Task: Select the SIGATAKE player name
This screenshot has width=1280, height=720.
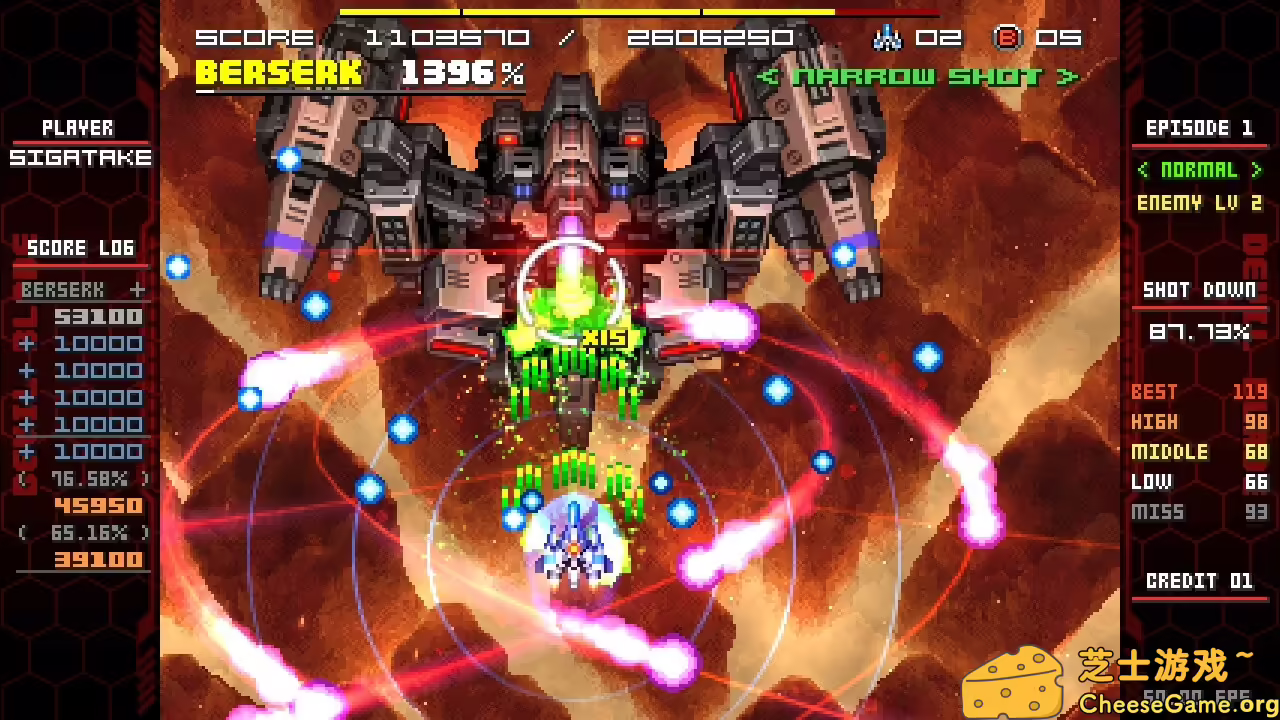Action: (78, 158)
